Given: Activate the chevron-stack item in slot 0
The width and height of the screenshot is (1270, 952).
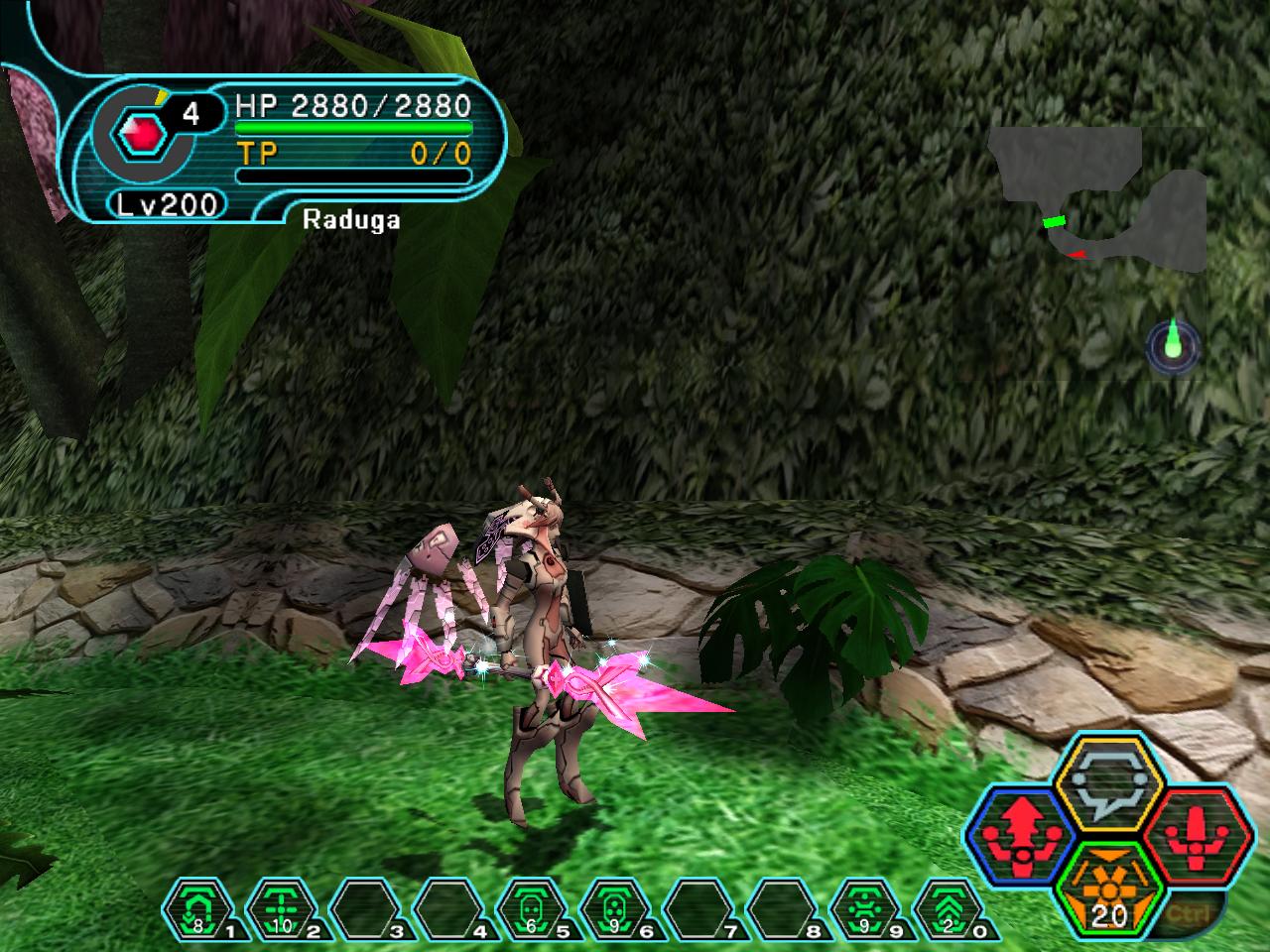Looking at the screenshot, I should (950, 909).
